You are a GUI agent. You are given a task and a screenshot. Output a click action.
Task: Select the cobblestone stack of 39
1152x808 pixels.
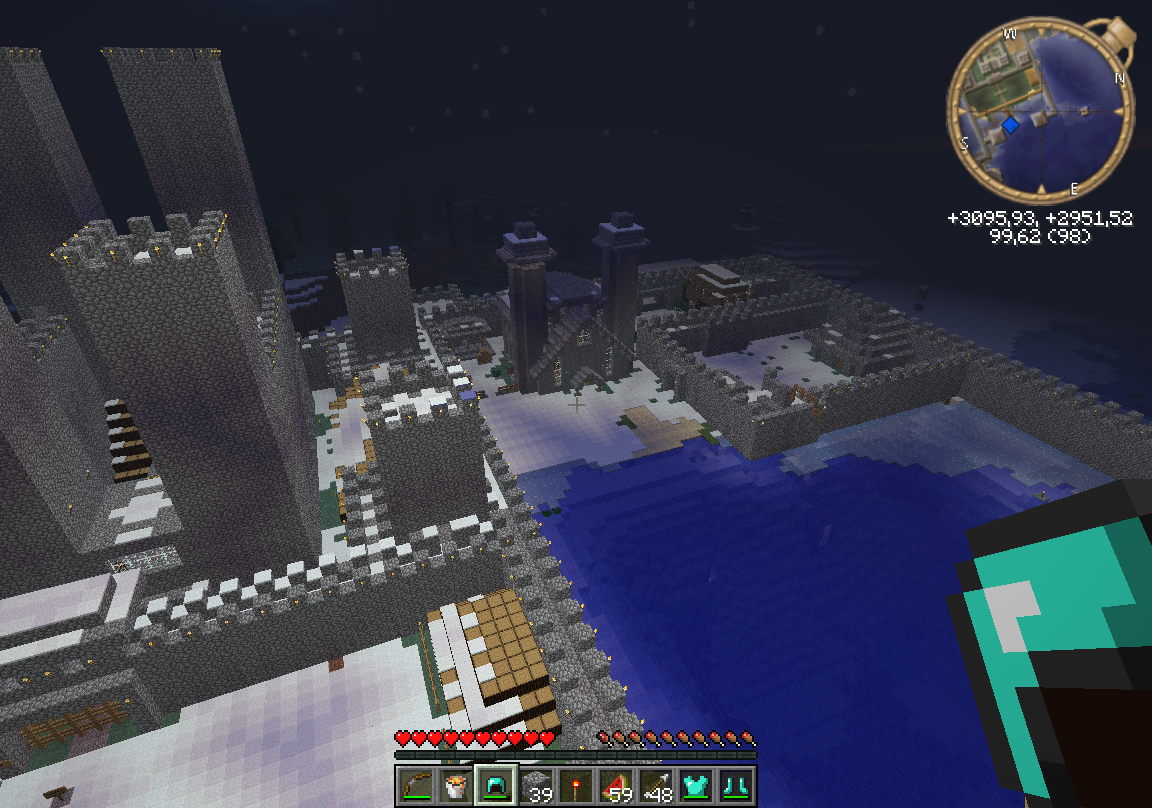pos(536,786)
